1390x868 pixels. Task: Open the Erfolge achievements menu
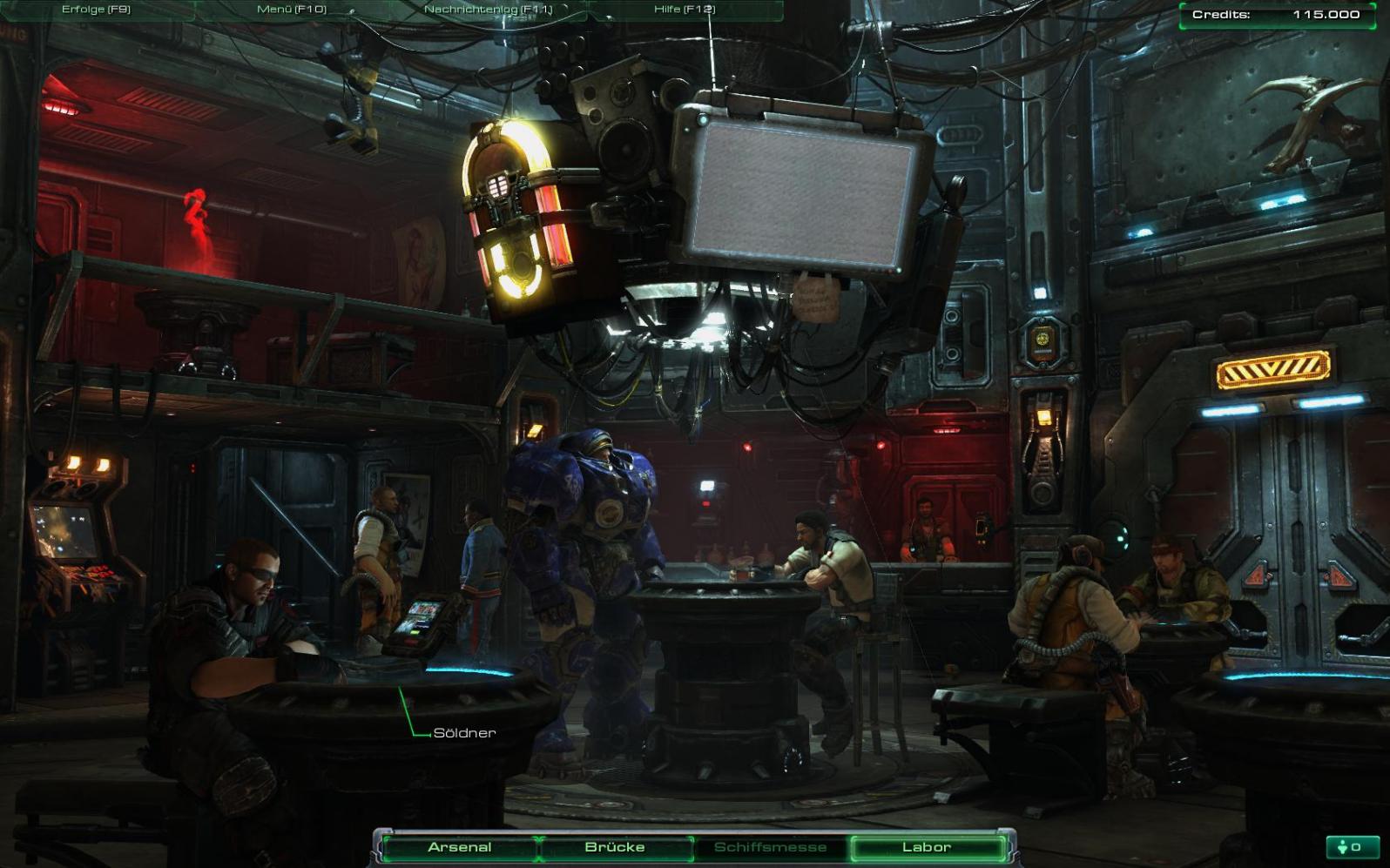[x=96, y=10]
